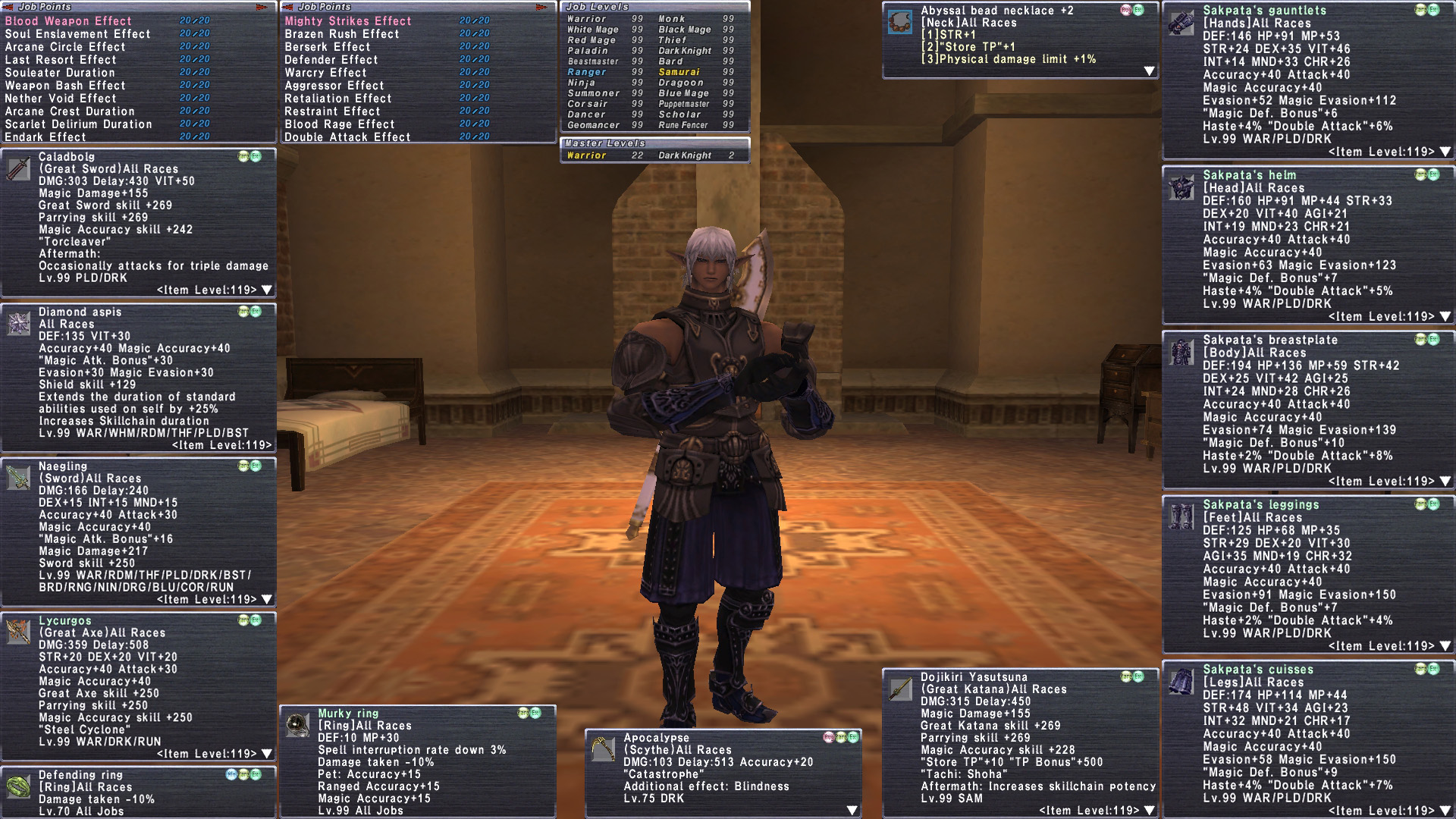Select Mighty Strikes Effect in Job Points
Image resolution: width=1456 pixels, height=819 pixels.
pos(348,21)
